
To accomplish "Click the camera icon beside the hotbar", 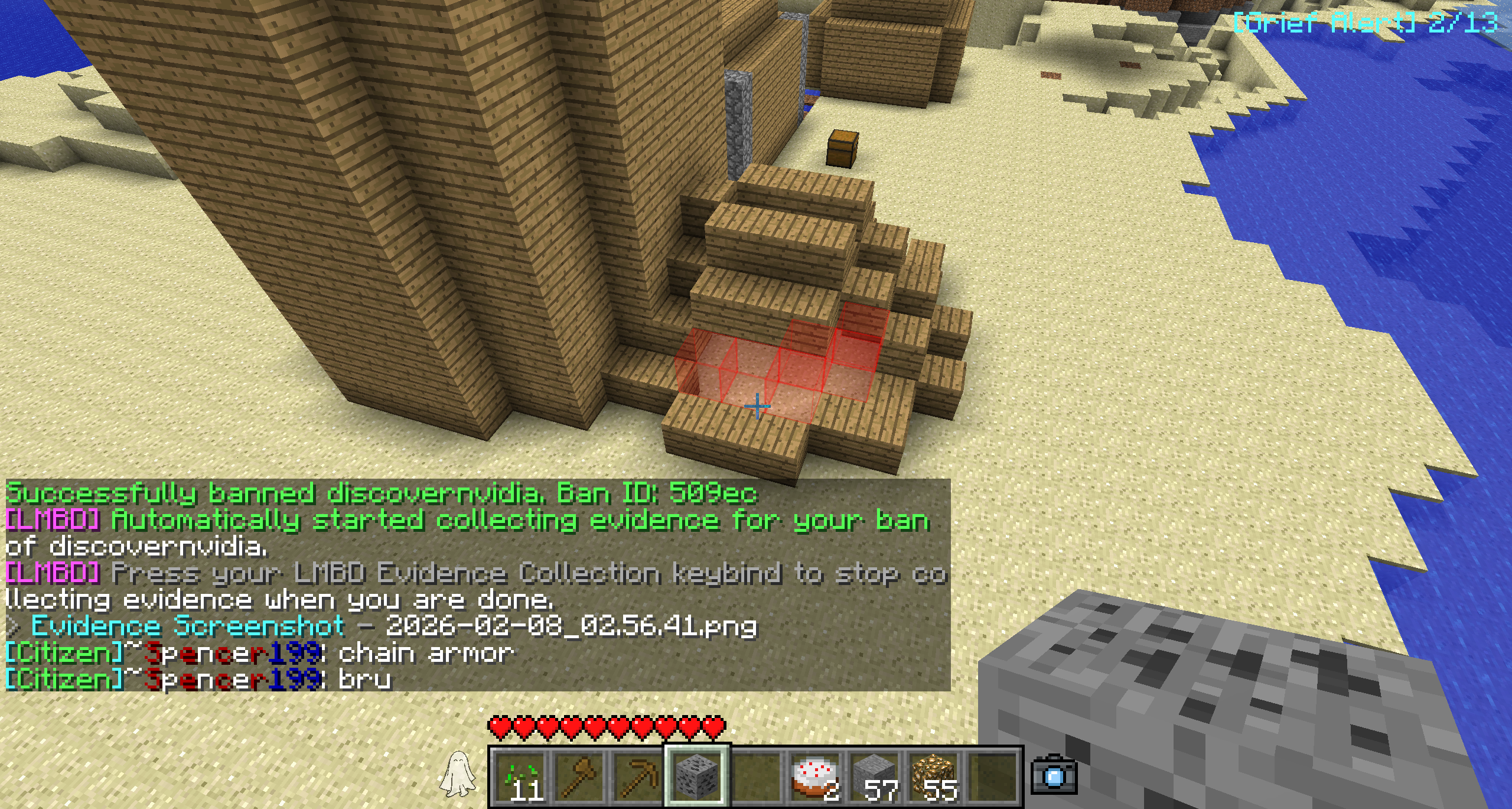I will click(1054, 775).
